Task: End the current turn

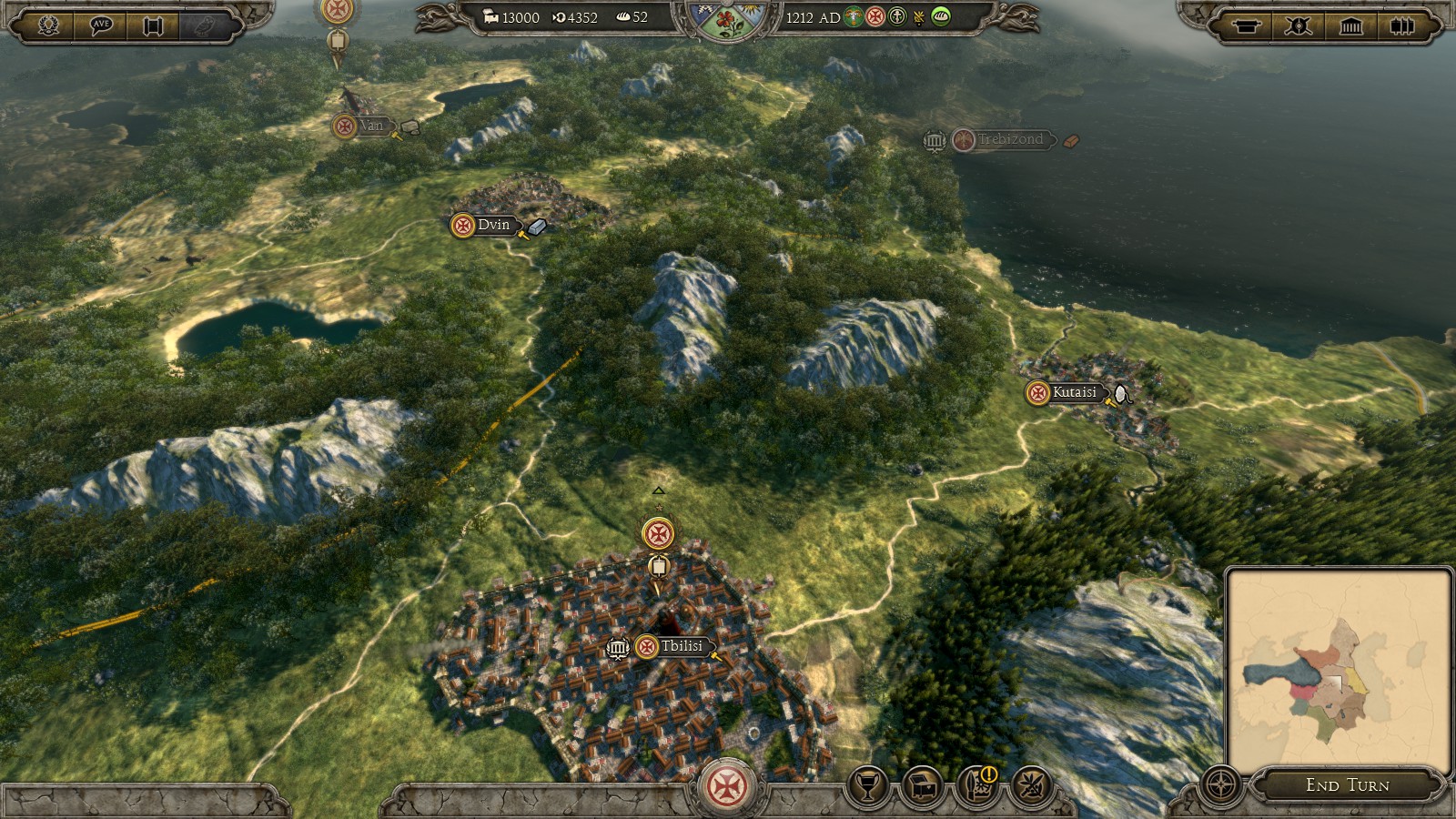Action: click(x=1347, y=784)
